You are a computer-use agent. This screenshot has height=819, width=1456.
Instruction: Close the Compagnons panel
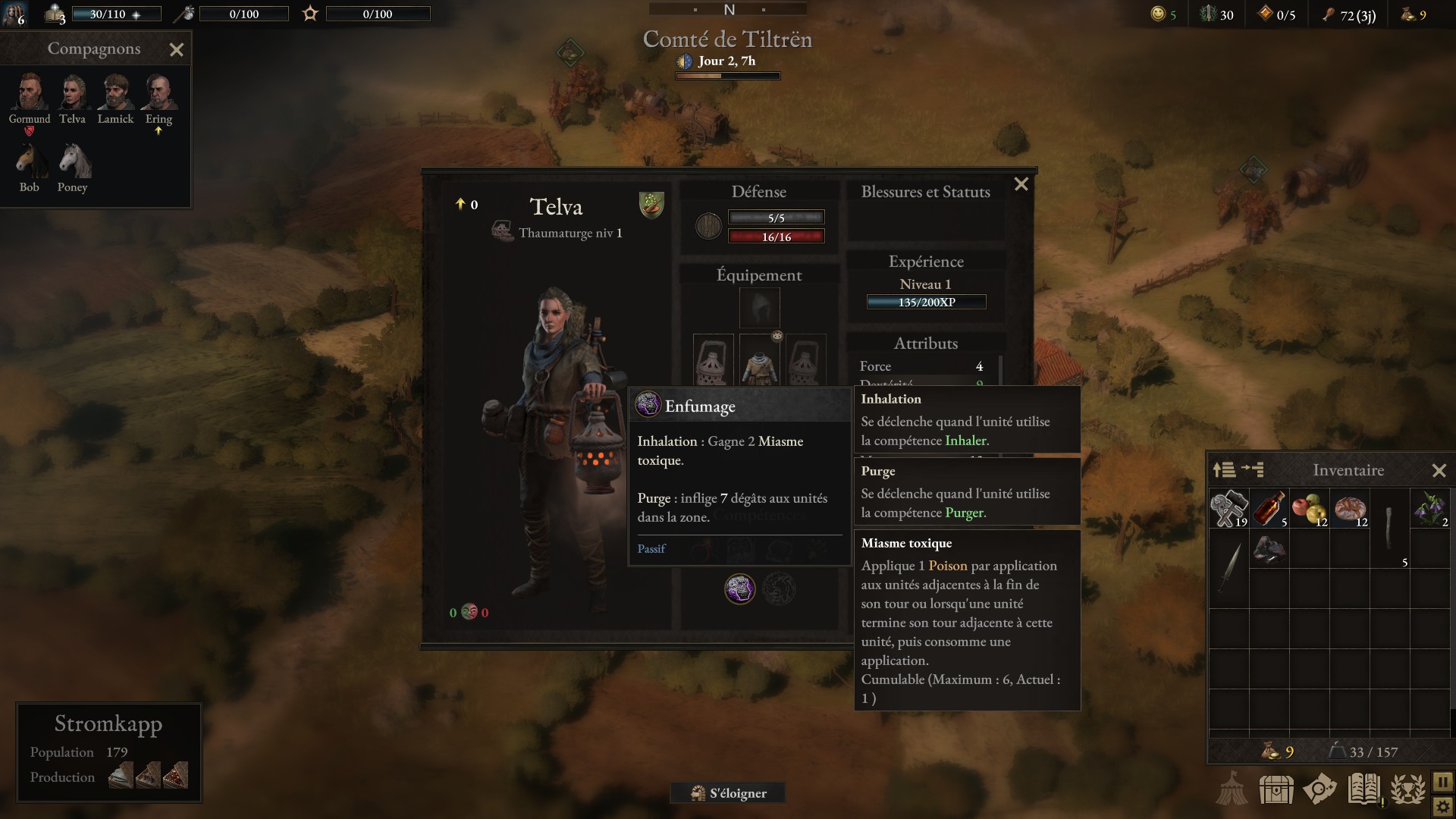177,50
